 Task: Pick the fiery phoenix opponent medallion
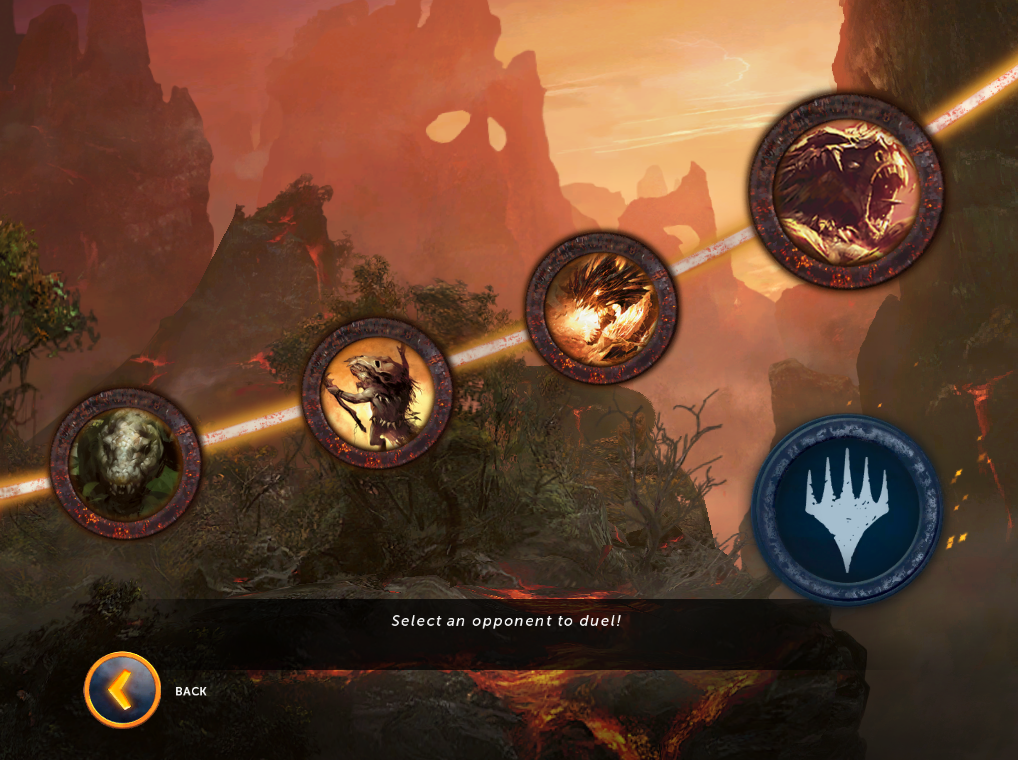click(601, 308)
